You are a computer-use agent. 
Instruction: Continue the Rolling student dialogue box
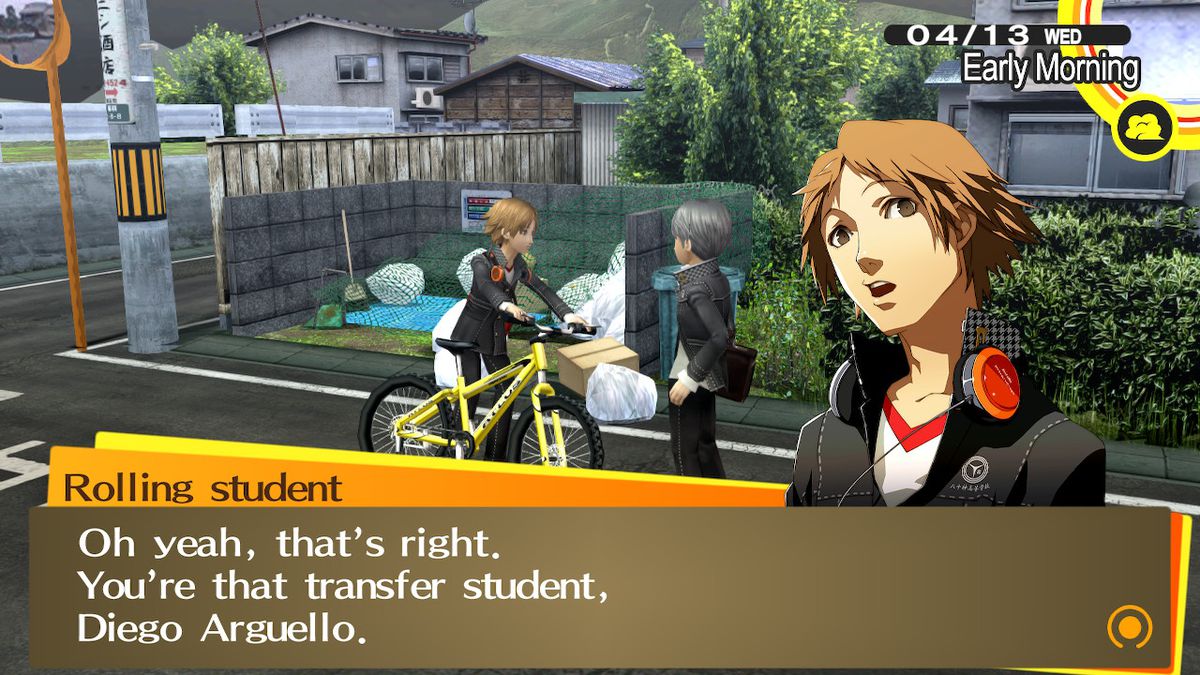(x=600, y=587)
